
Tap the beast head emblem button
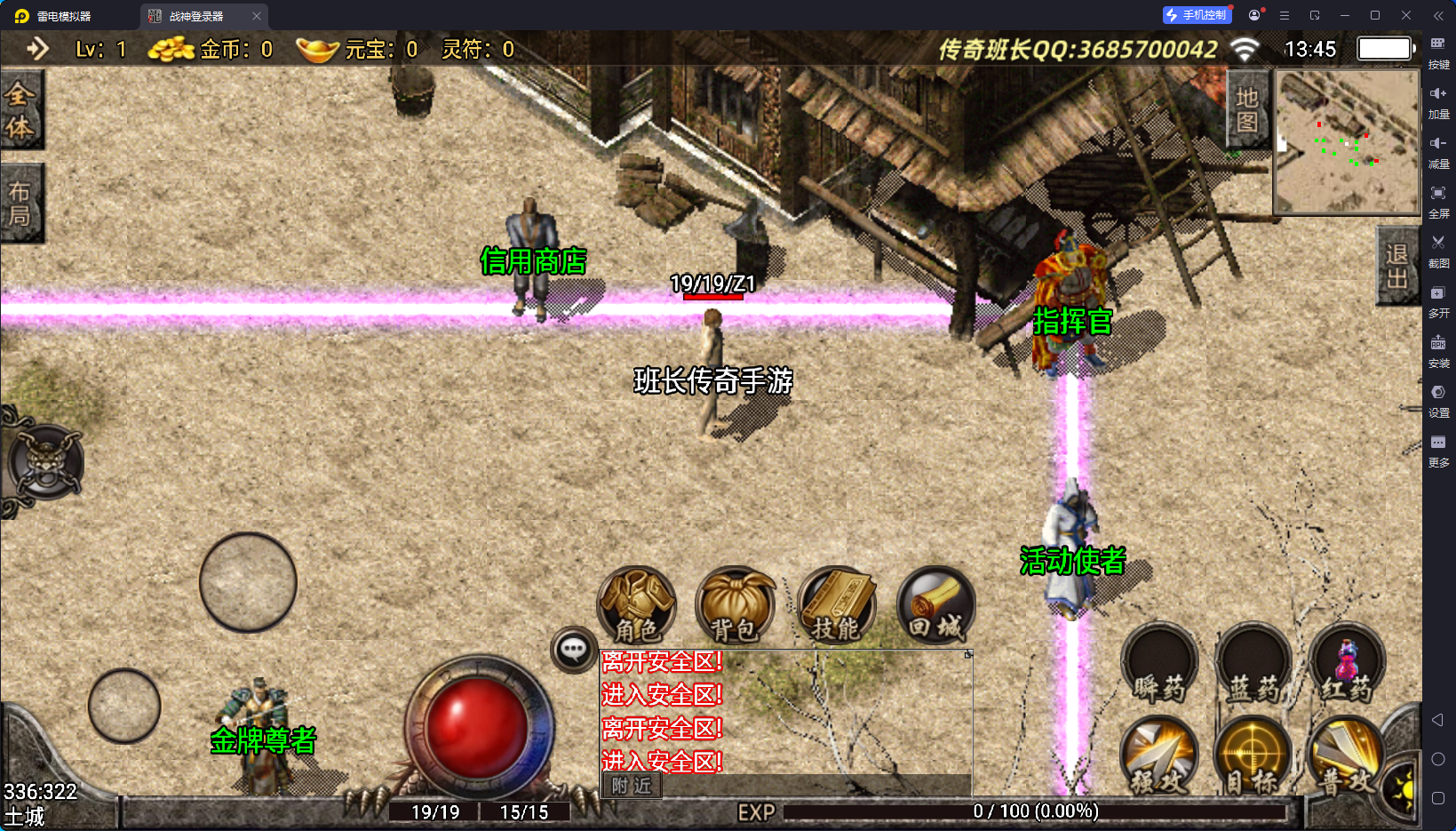[46, 461]
